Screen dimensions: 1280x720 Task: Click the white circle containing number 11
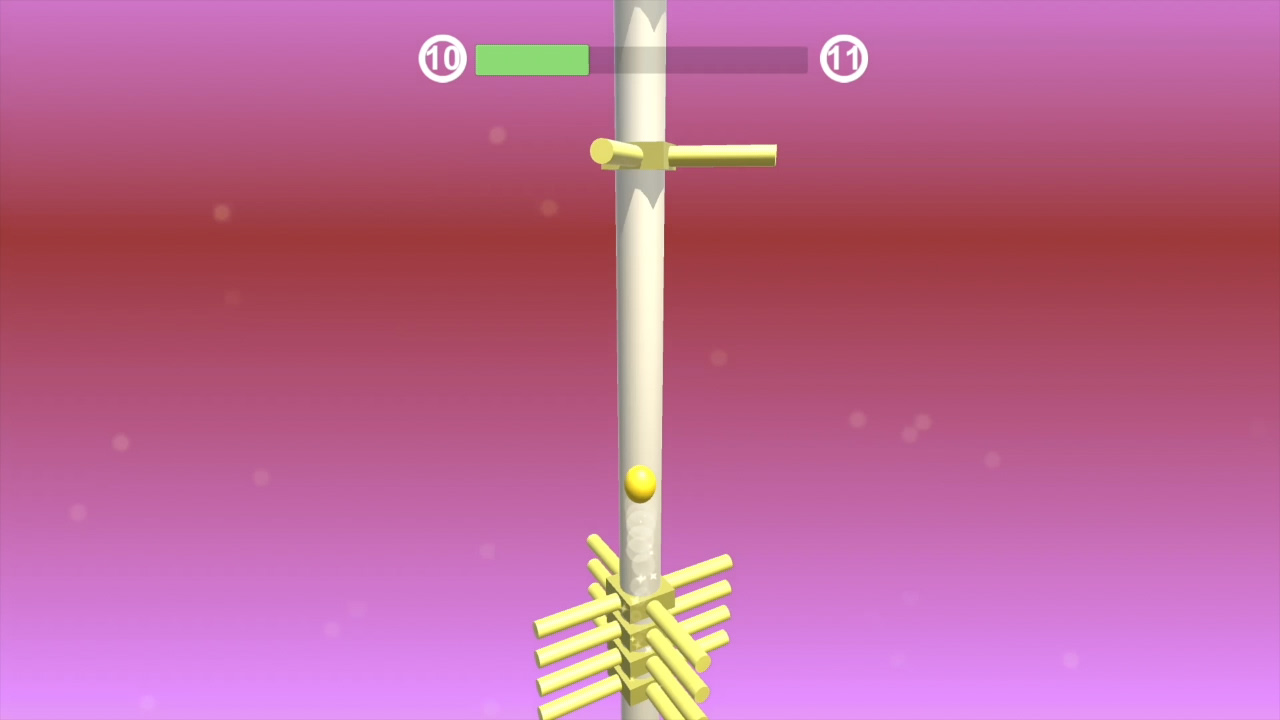(843, 58)
